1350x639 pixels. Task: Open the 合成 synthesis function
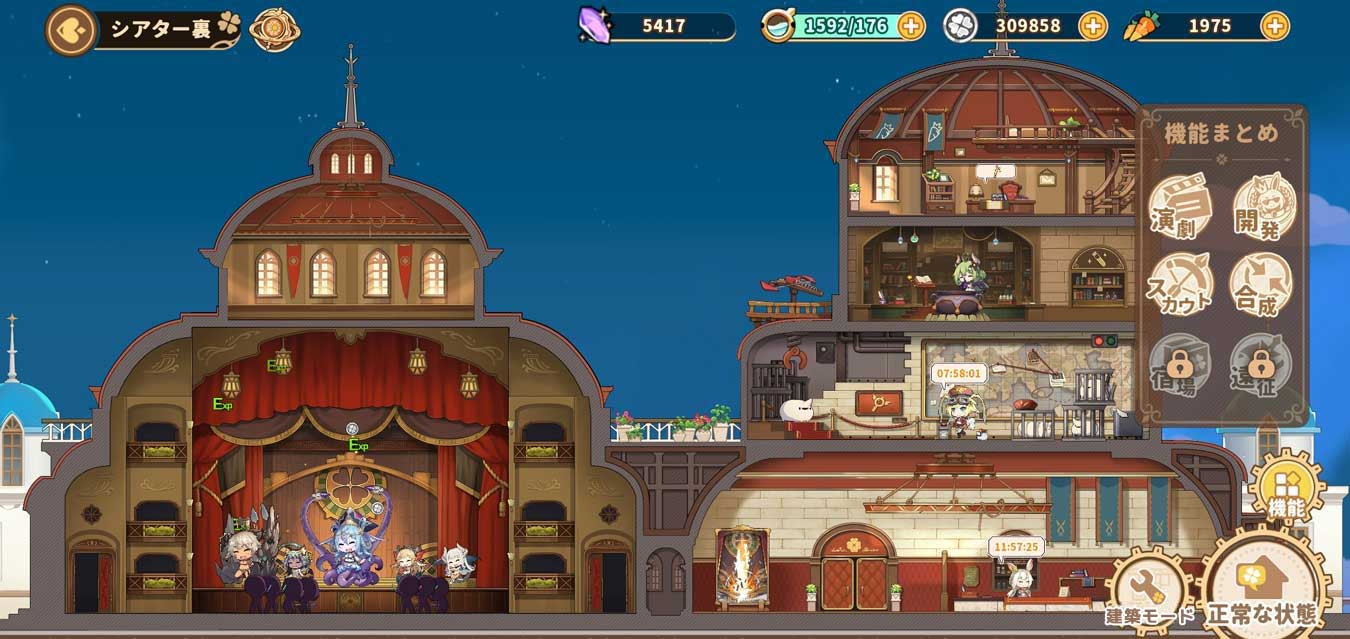(1262, 285)
